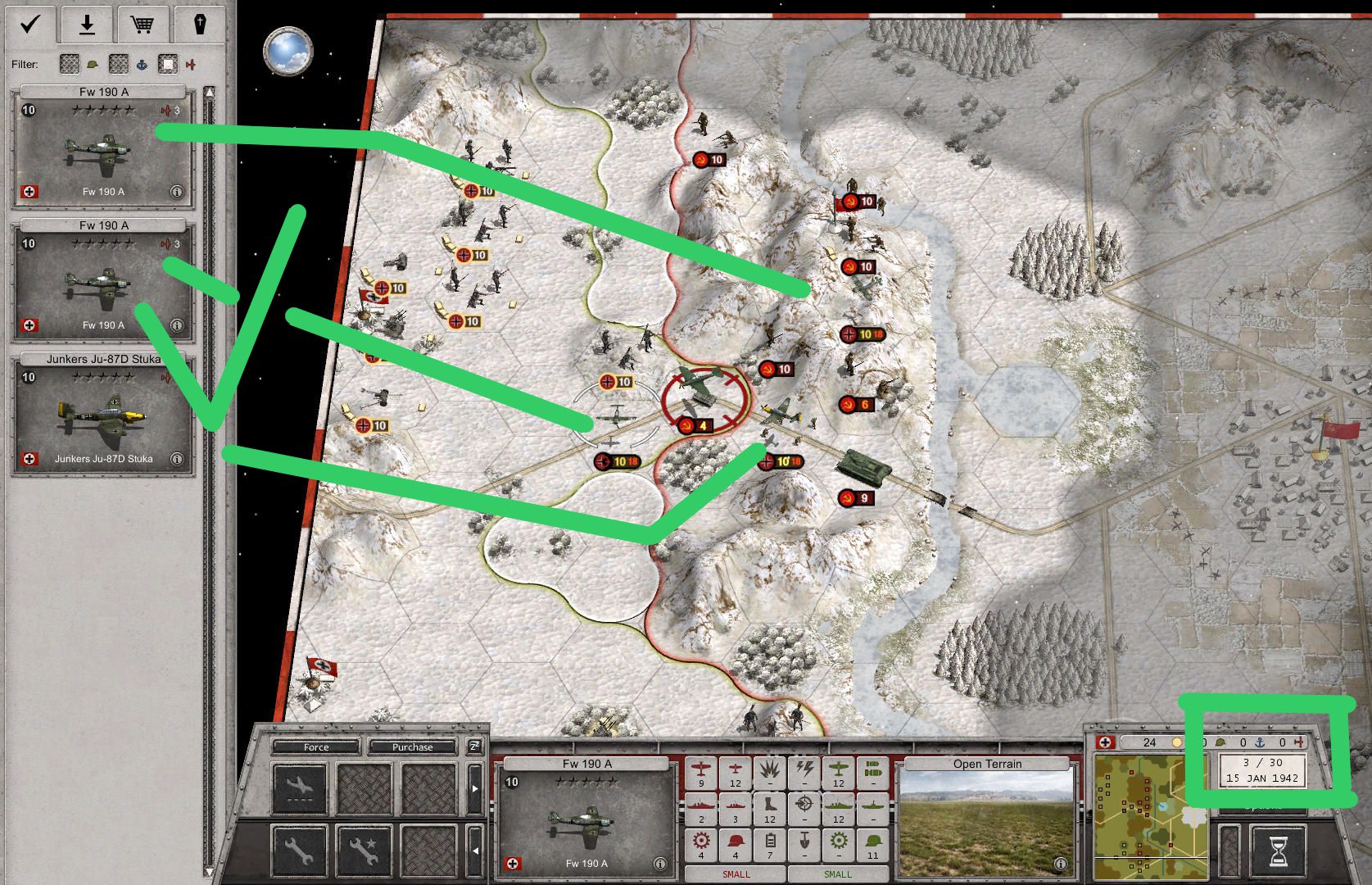
Task: Show the coffin destroyed units tab
Action: click(x=199, y=25)
